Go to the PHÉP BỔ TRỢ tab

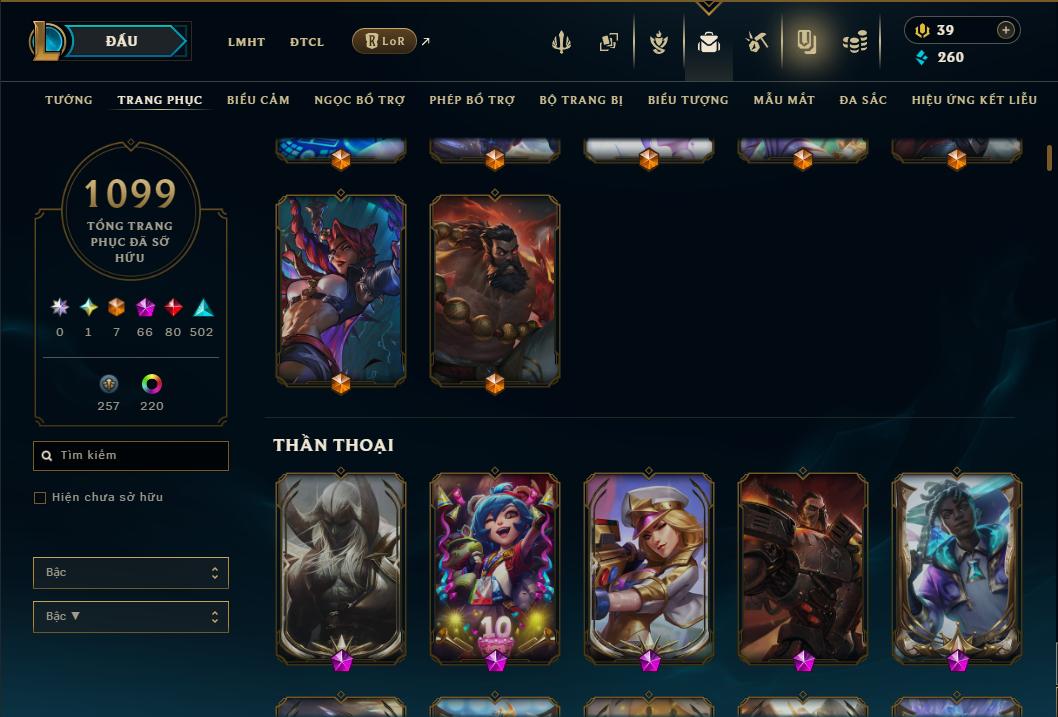(472, 100)
